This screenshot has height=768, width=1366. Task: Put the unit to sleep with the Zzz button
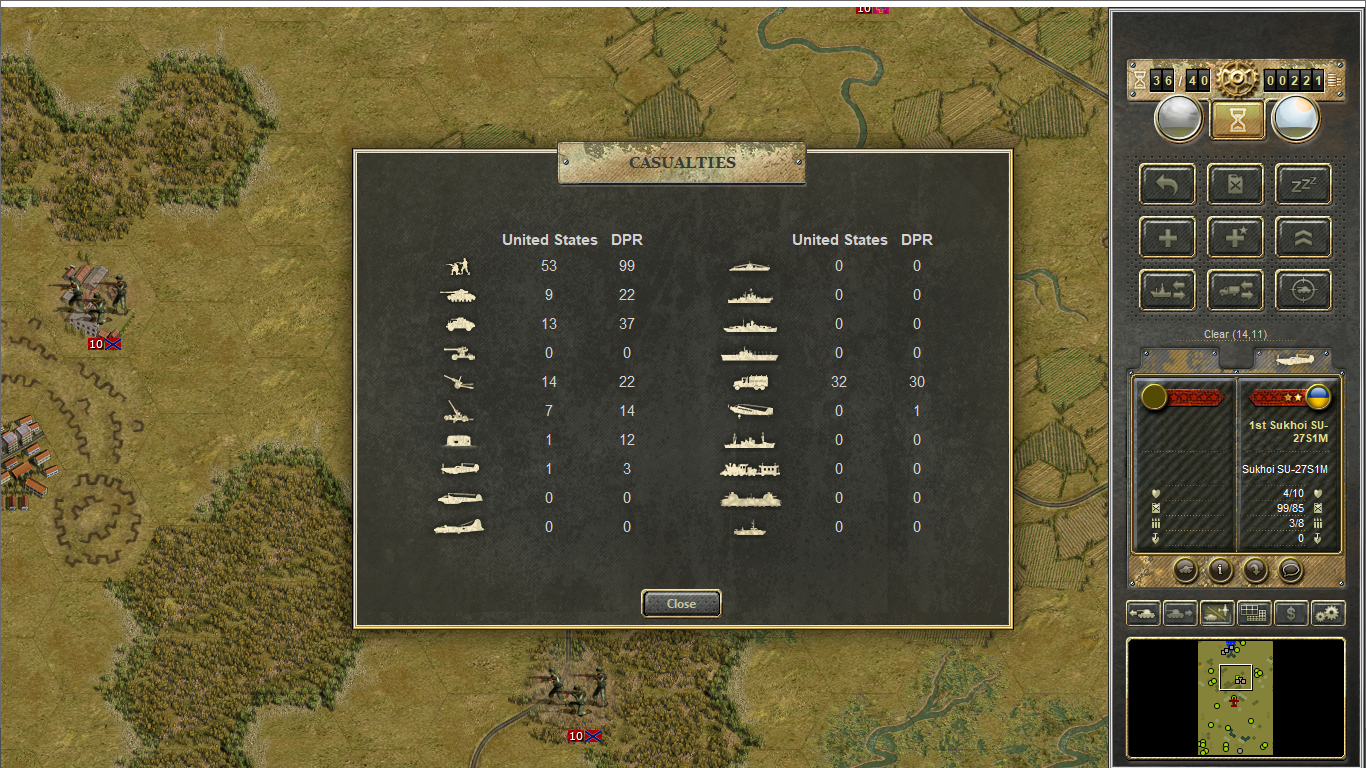click(1303, 184)
